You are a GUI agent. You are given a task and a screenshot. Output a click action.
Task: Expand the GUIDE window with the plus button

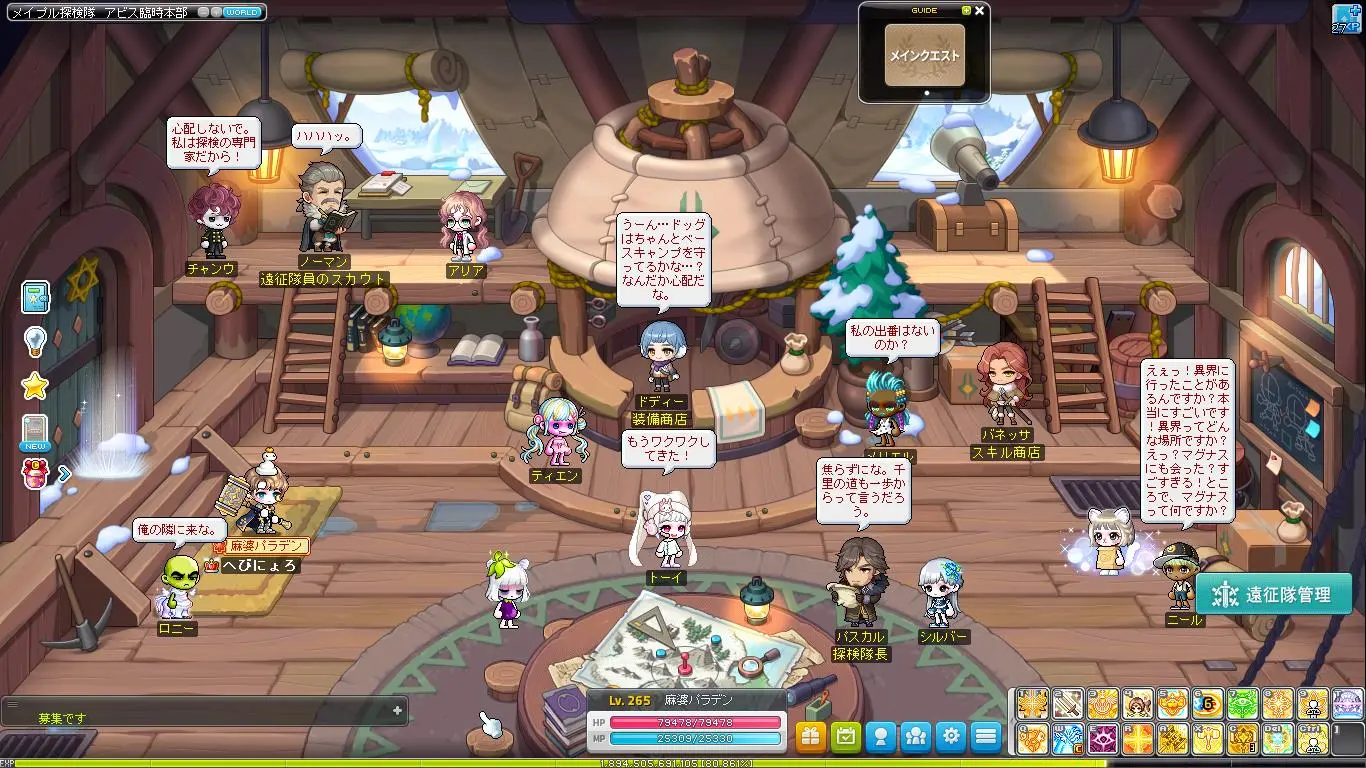point(966,11)
